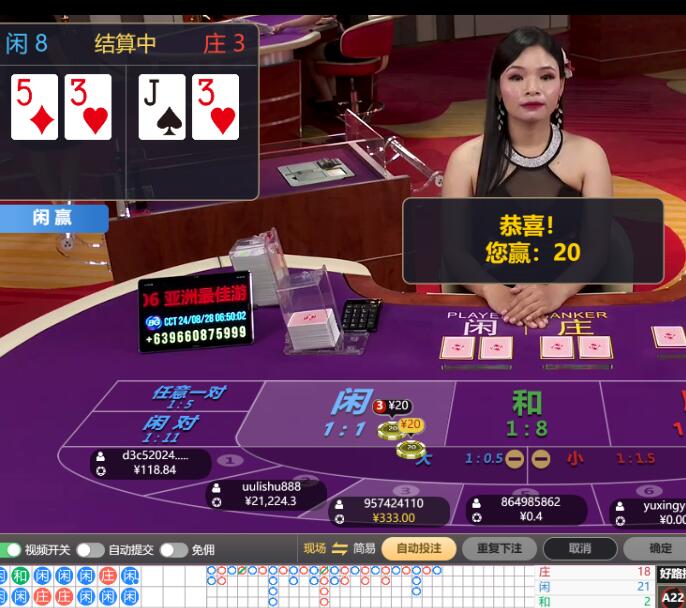The width and height of the screenshot is (686, 608).
Task: Confirm the bet with 确定 button
Action: tap(659, 548)
